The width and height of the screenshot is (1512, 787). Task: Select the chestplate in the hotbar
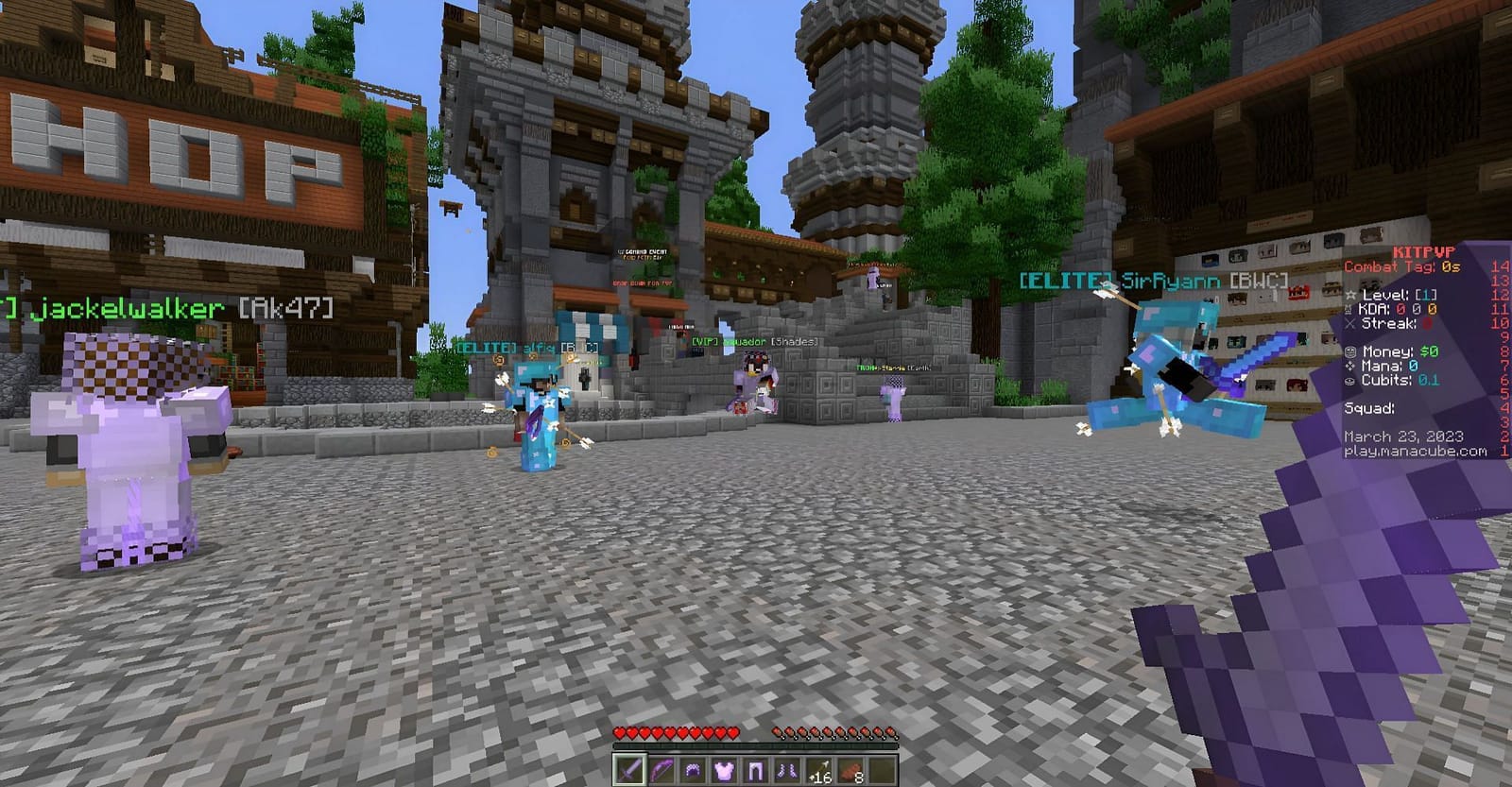tap(724, 768)
